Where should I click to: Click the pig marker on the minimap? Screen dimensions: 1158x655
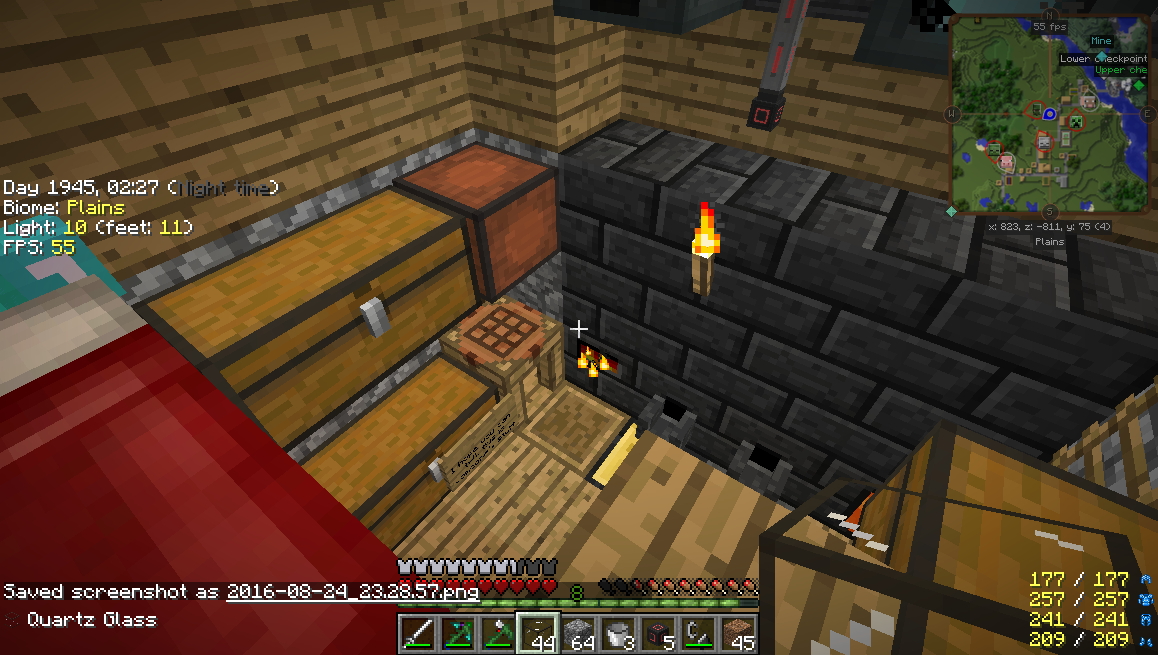1007,160
